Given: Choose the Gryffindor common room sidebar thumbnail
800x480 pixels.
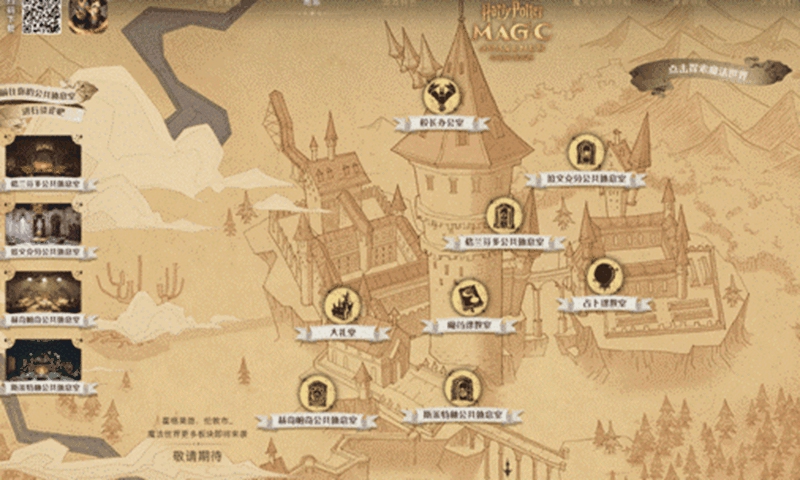Looking at the screenshot, I should (43, 157).
